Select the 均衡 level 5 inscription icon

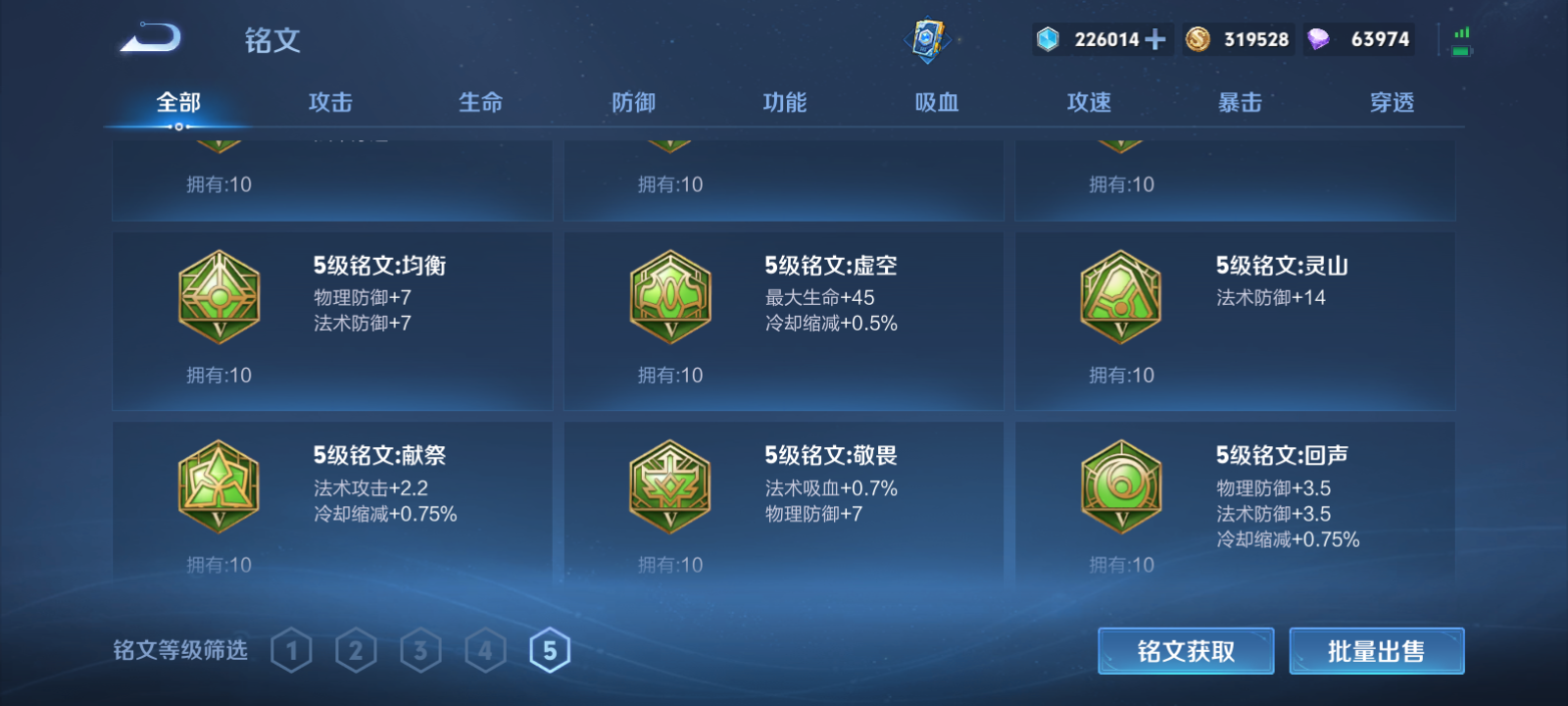click(218, 299)
